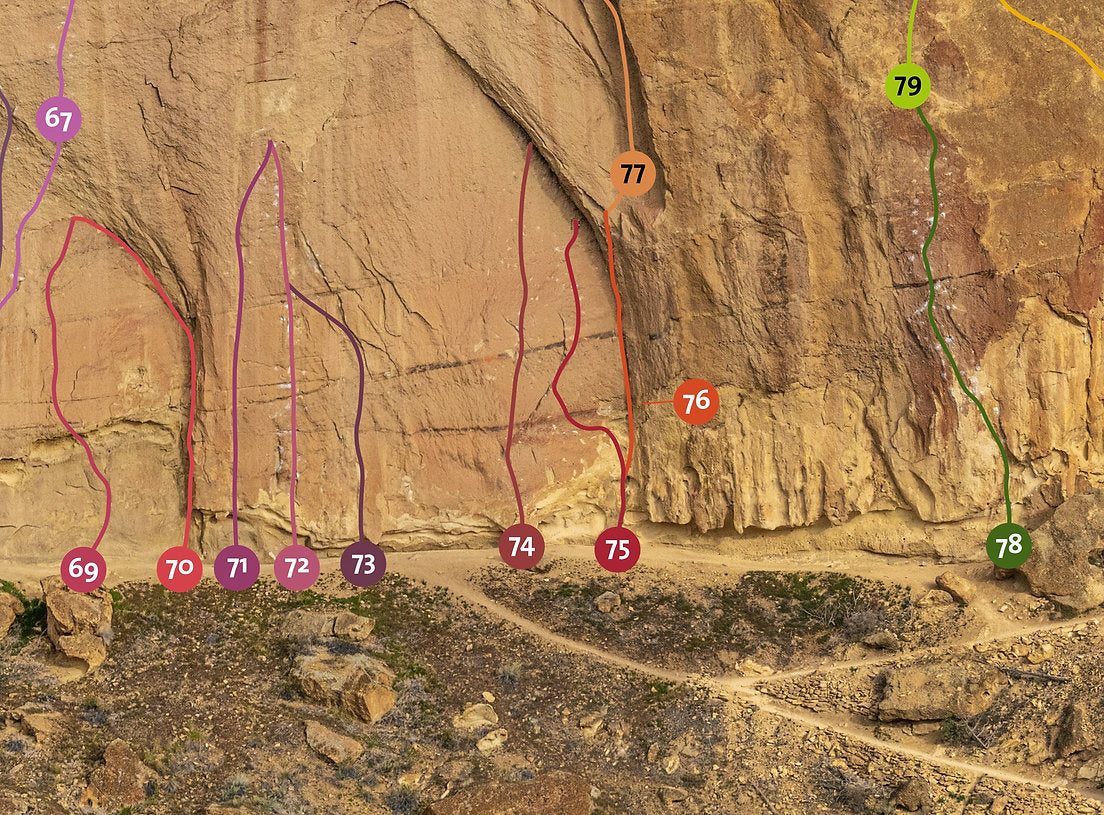The height and width of the screenshot is (815, 1104).
Task: Select route marker 77
Action: (633, 174)
